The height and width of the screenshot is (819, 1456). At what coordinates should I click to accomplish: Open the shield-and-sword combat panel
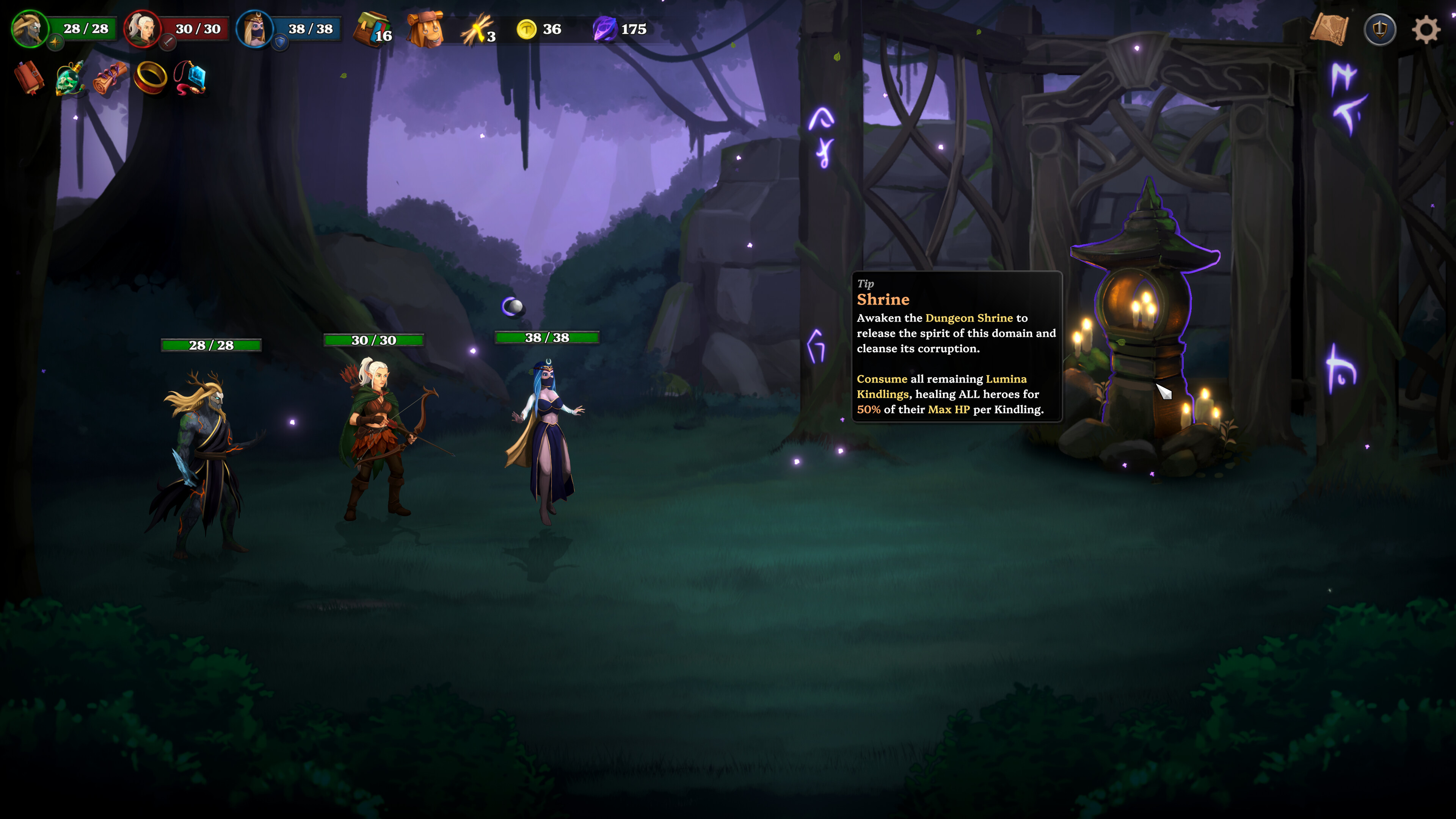[1381, 29]
